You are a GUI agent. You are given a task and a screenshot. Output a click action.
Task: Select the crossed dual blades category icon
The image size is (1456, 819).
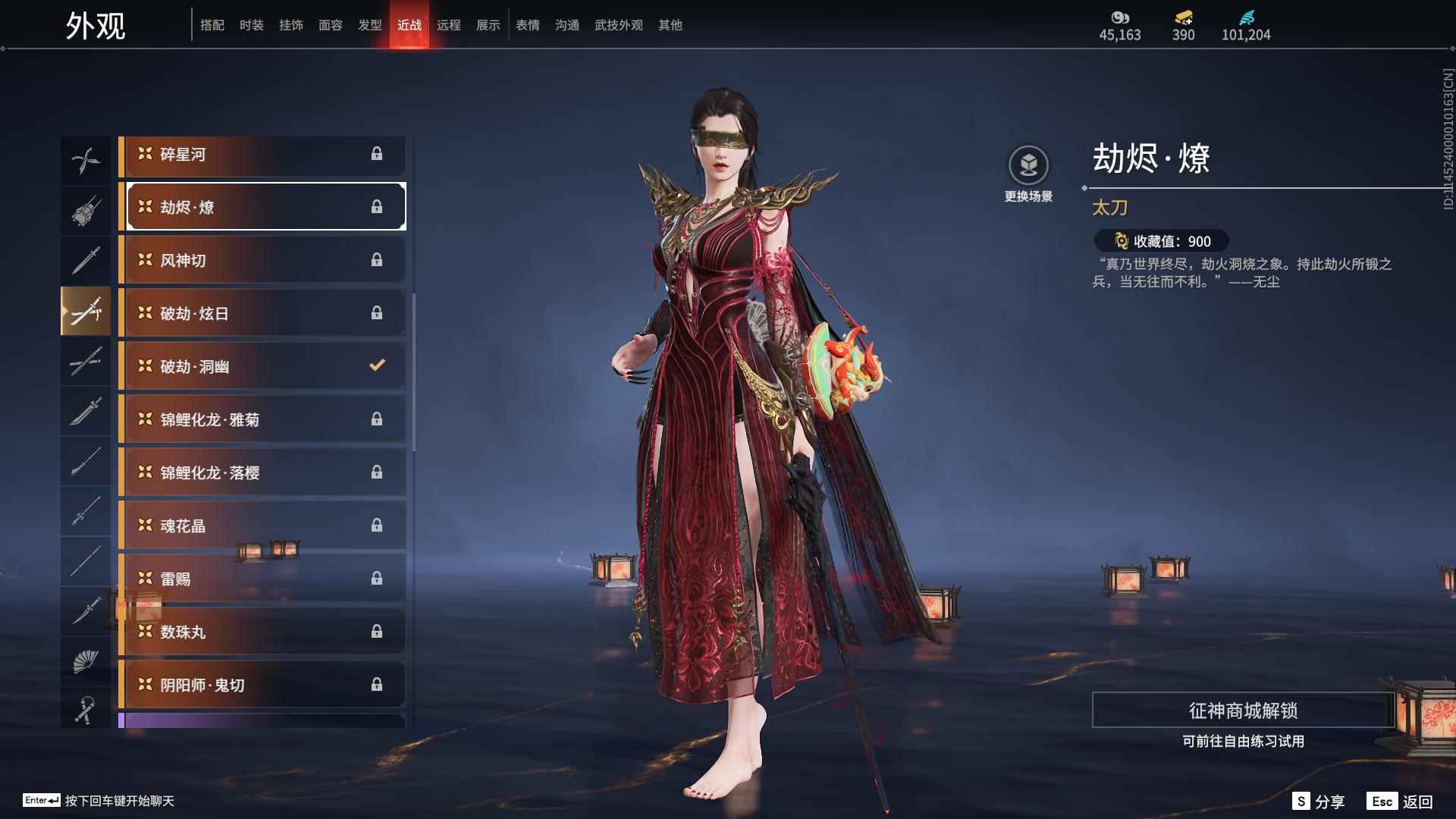86,160
